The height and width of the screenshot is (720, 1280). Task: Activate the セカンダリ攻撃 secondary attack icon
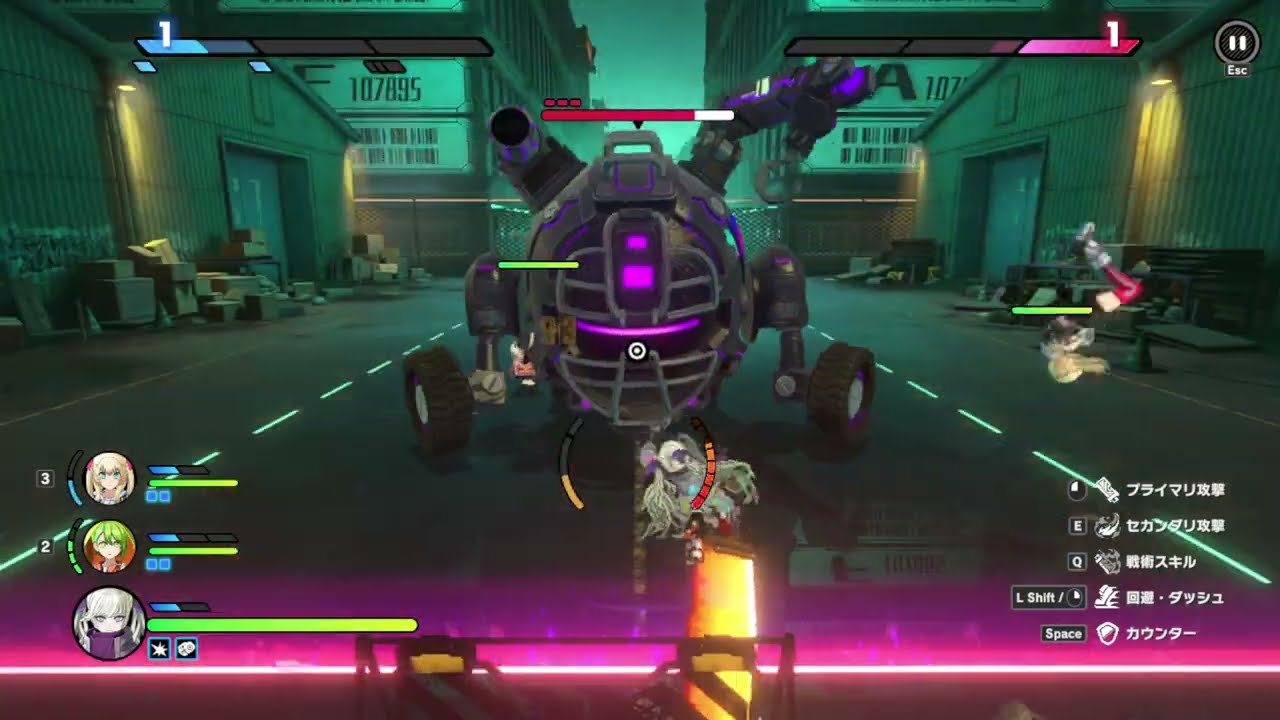pos(1107,526)
